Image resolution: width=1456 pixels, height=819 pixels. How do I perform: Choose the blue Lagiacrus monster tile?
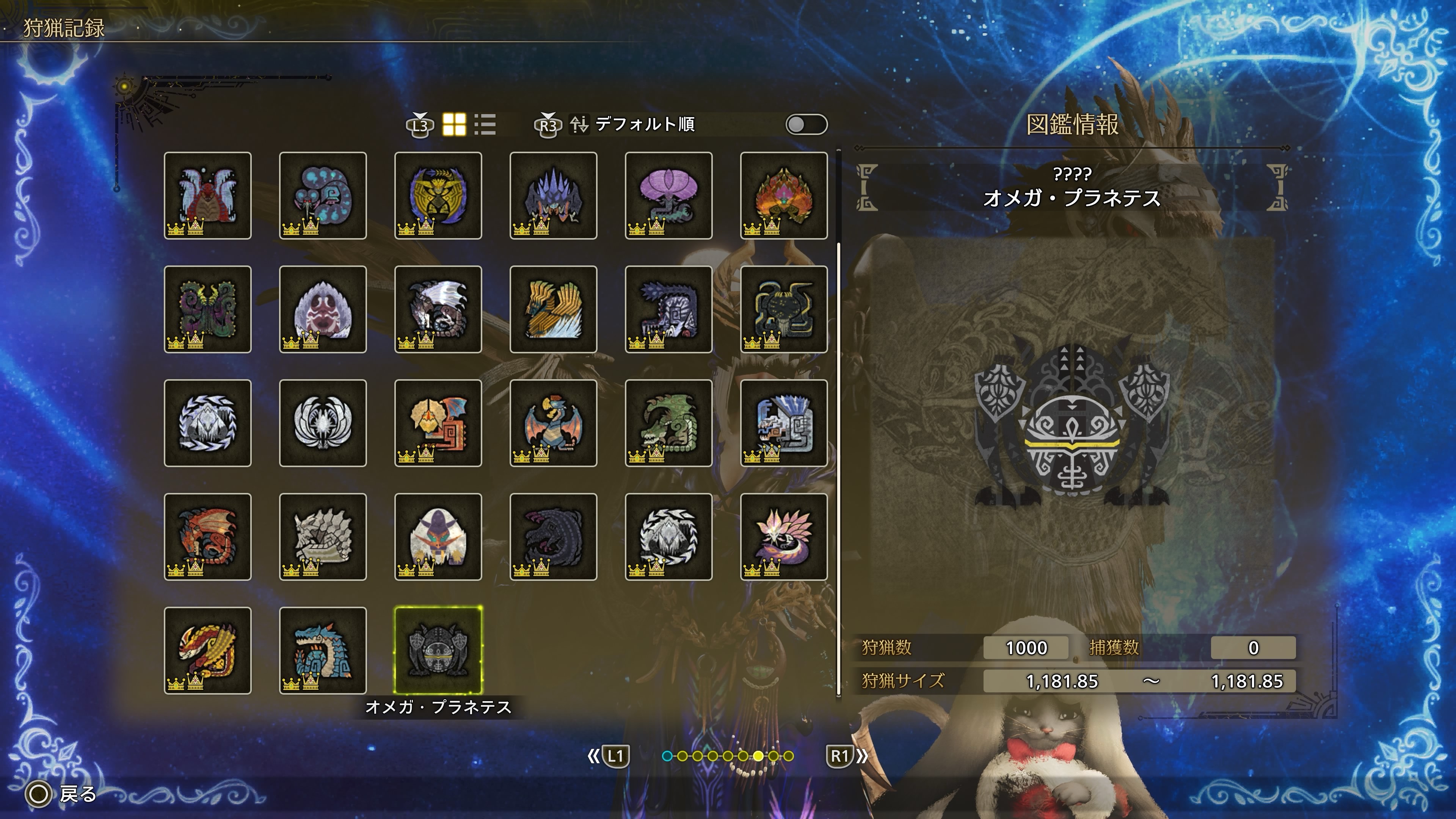[323, 651]
